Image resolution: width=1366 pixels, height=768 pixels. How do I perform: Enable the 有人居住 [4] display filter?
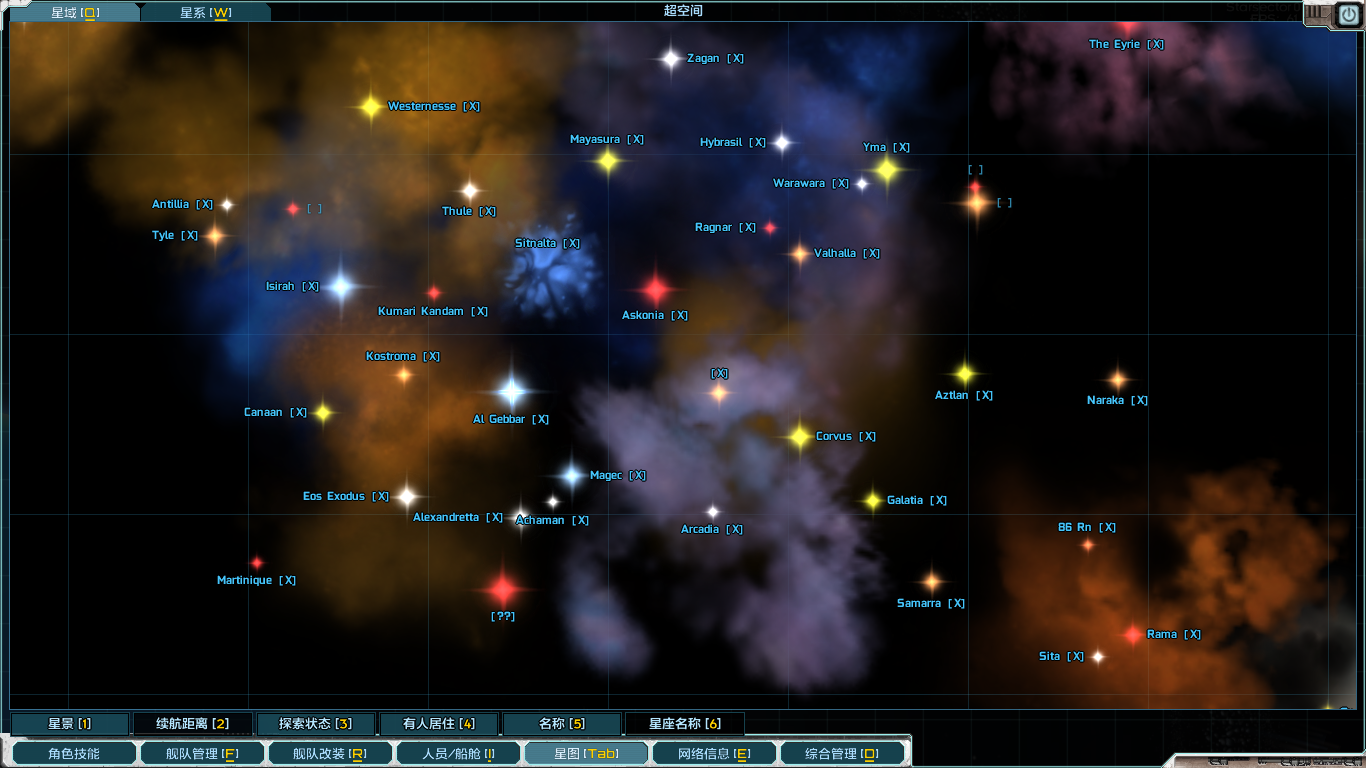[440, 723]
